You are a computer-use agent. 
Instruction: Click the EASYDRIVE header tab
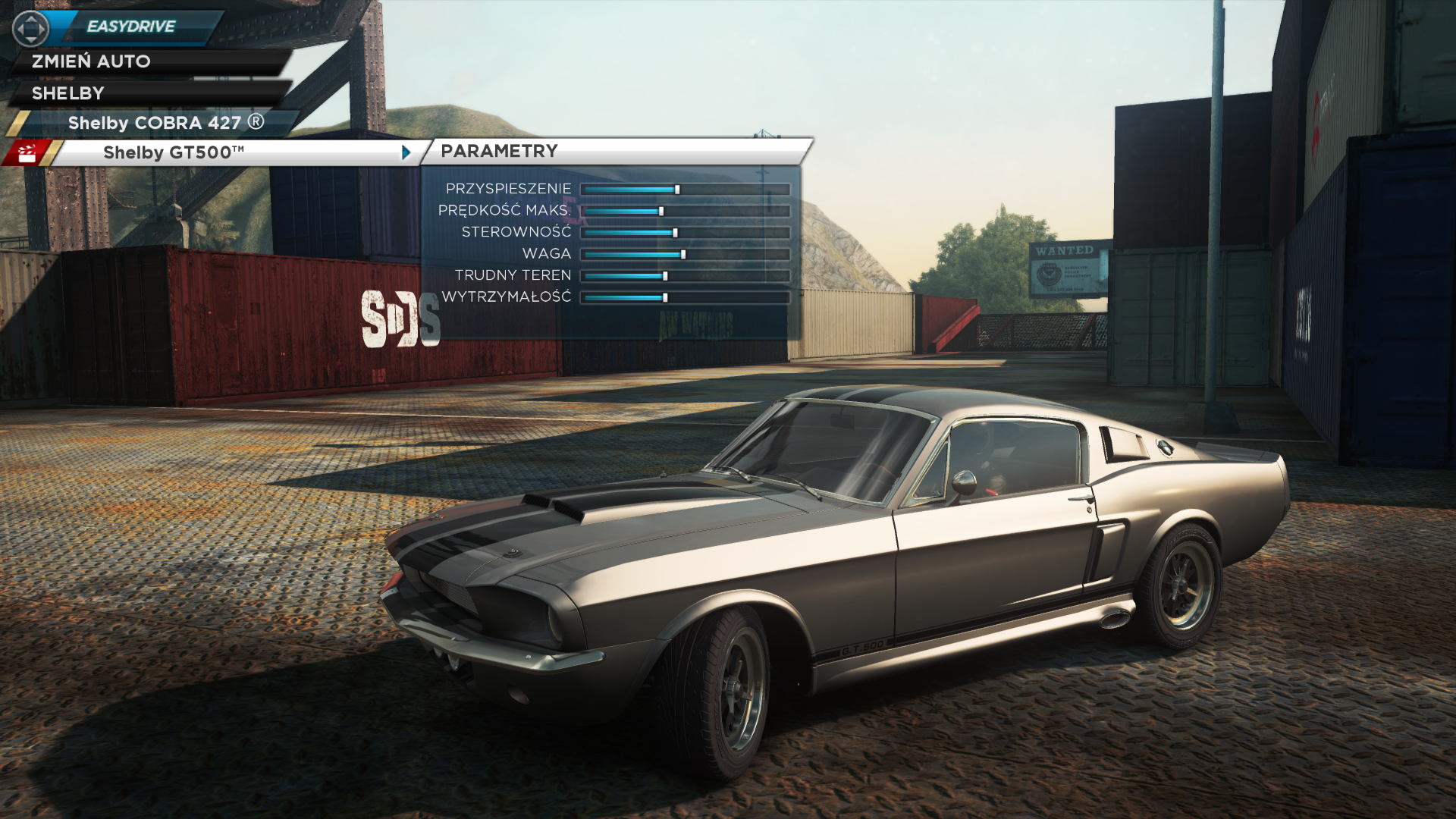coord(131,27)
